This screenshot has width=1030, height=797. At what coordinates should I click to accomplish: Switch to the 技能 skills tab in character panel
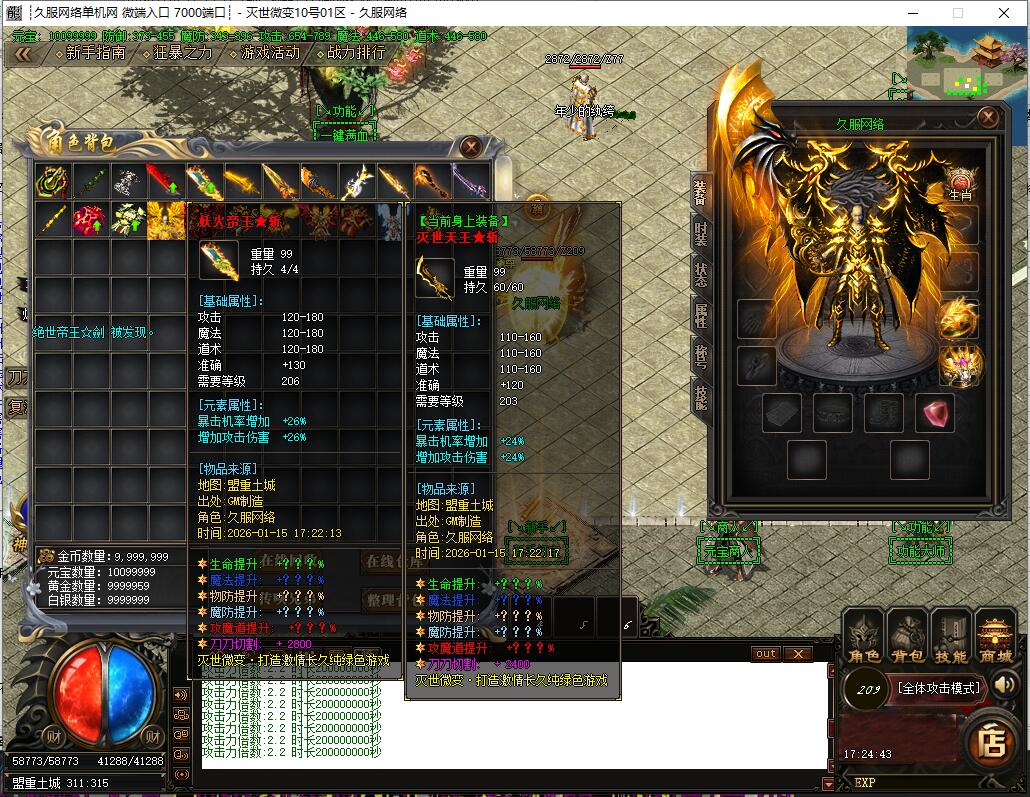(701, 398)
